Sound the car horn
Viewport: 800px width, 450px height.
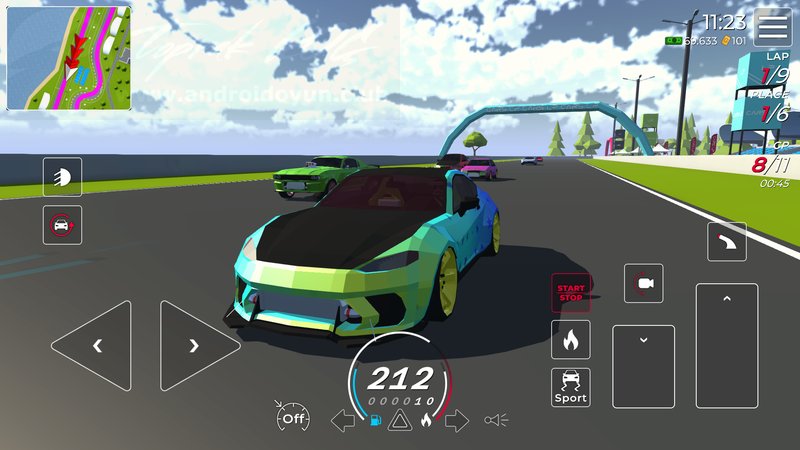(x=497, y=420)
